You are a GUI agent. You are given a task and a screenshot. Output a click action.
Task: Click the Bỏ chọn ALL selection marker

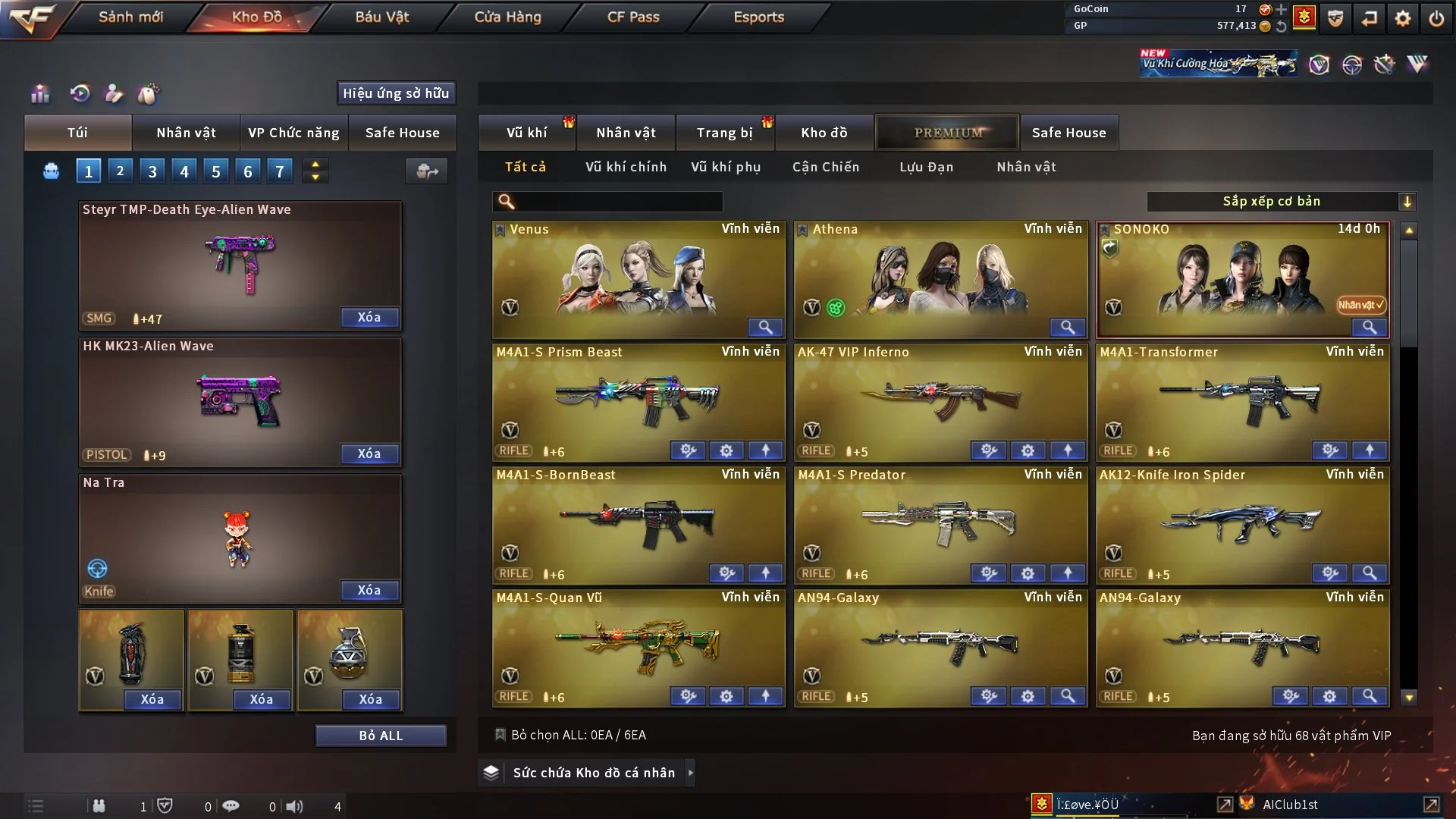(x=500, y=734)
